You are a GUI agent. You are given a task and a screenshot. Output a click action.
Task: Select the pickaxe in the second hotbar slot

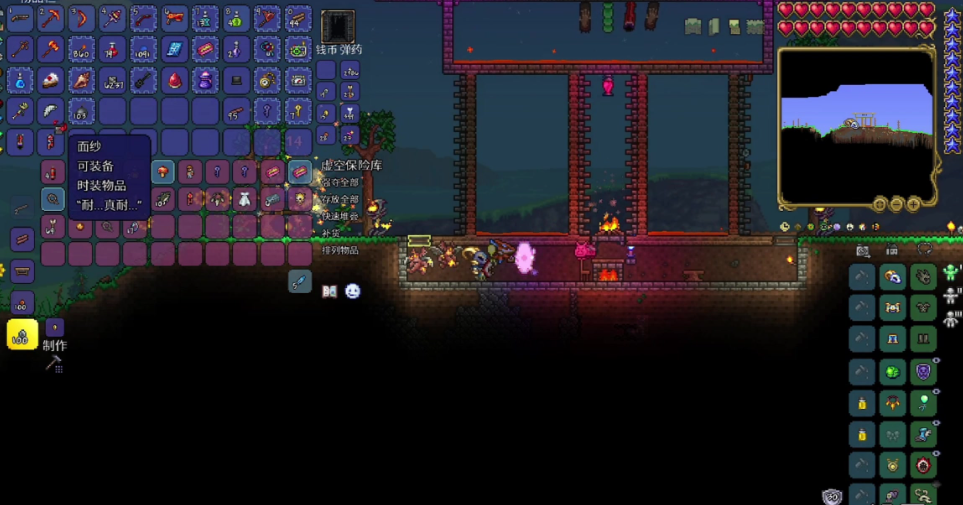51,18
